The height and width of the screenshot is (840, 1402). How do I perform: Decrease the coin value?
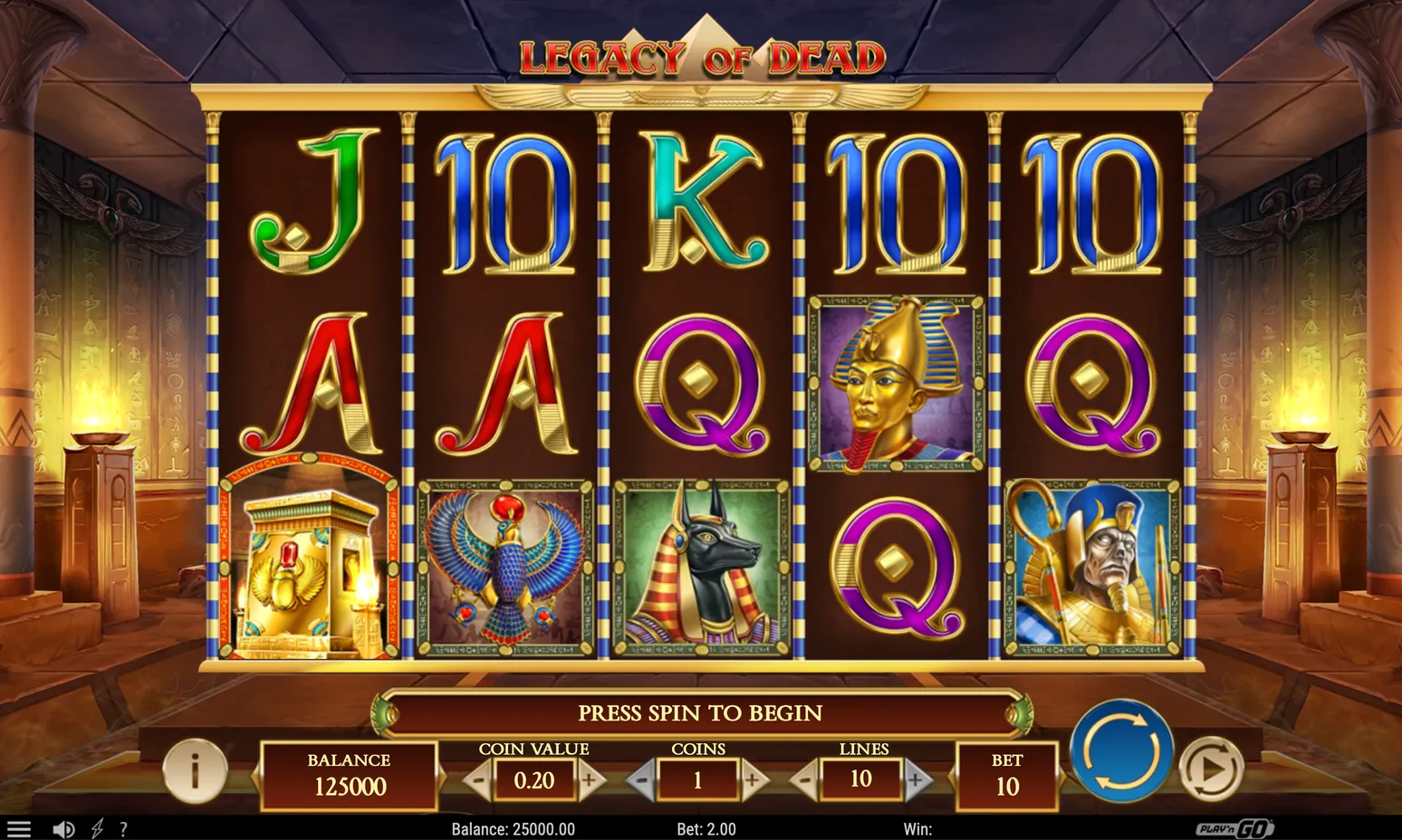point(479,780)
